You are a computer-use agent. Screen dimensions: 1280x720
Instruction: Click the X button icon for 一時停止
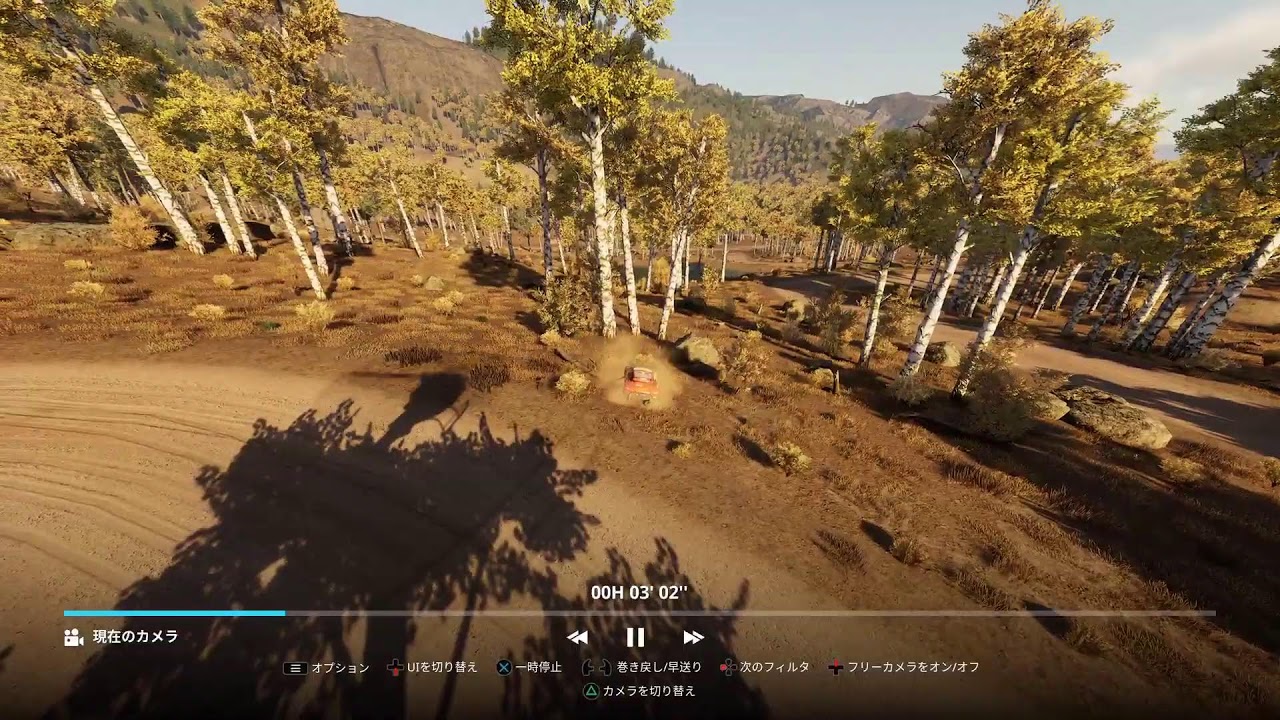(505, 665)
